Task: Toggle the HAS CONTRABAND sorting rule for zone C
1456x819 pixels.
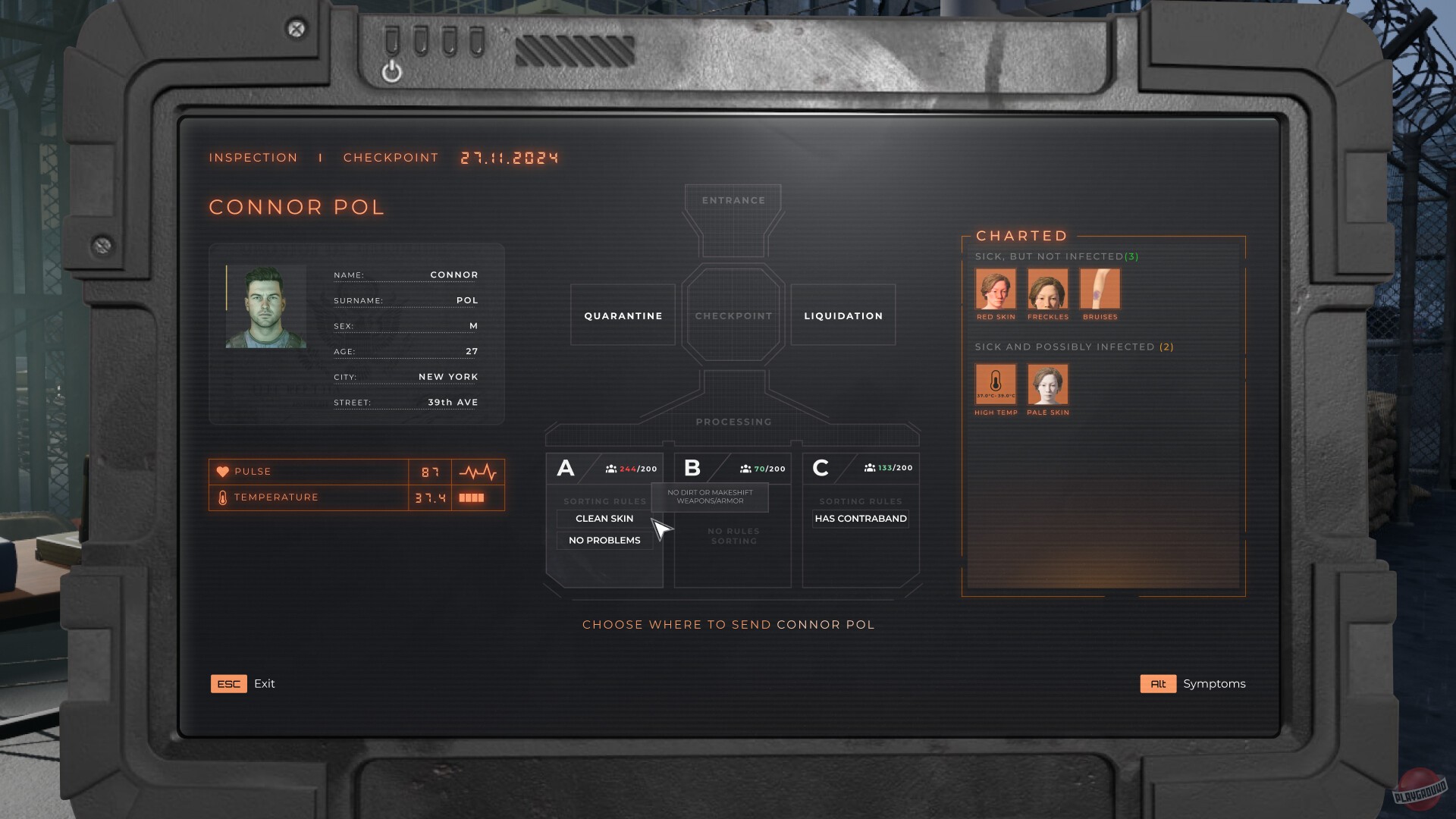Action: (x=860, y=519)
